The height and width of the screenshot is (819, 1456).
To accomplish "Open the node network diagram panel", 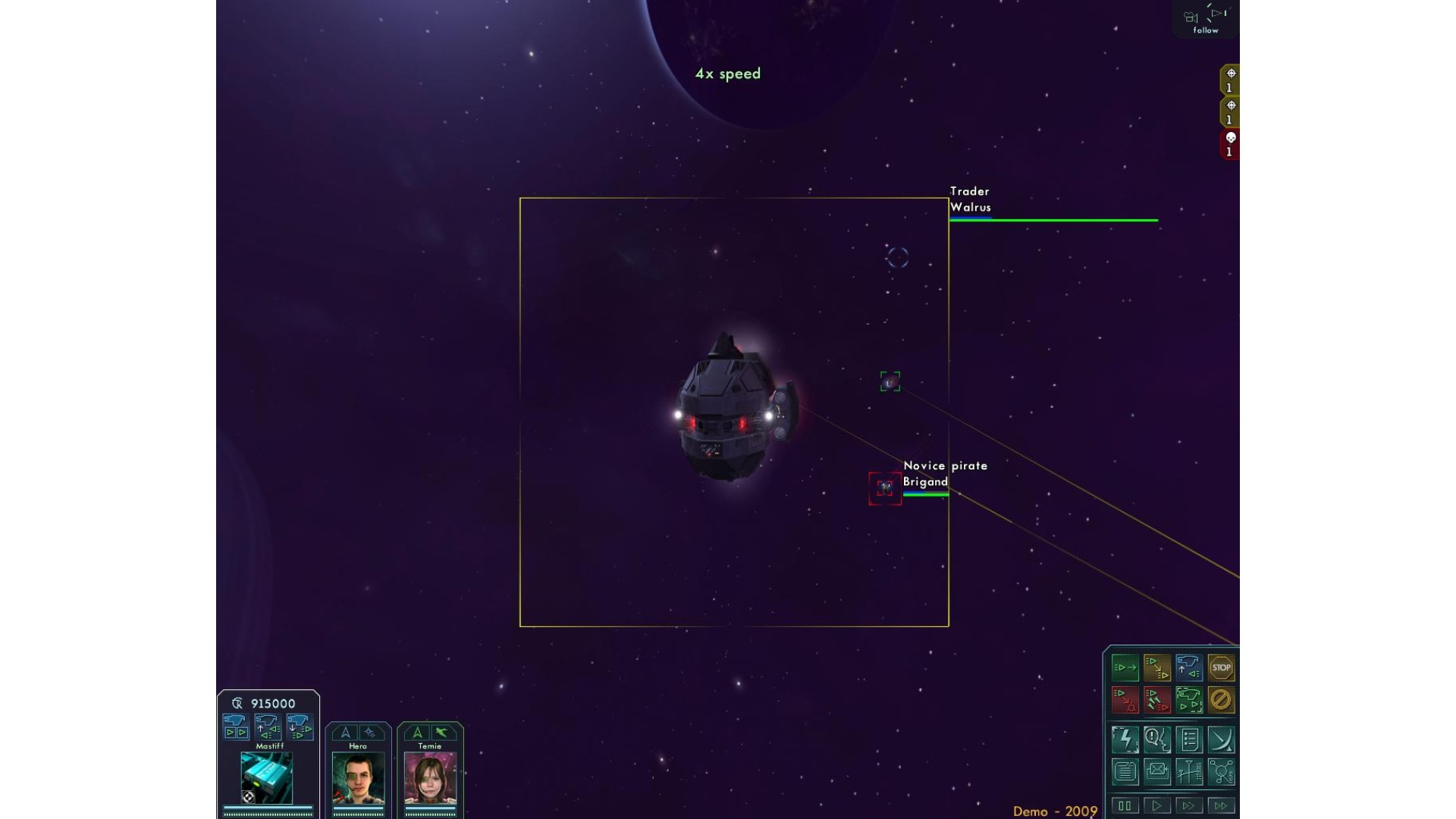I will coord(1221,772).
